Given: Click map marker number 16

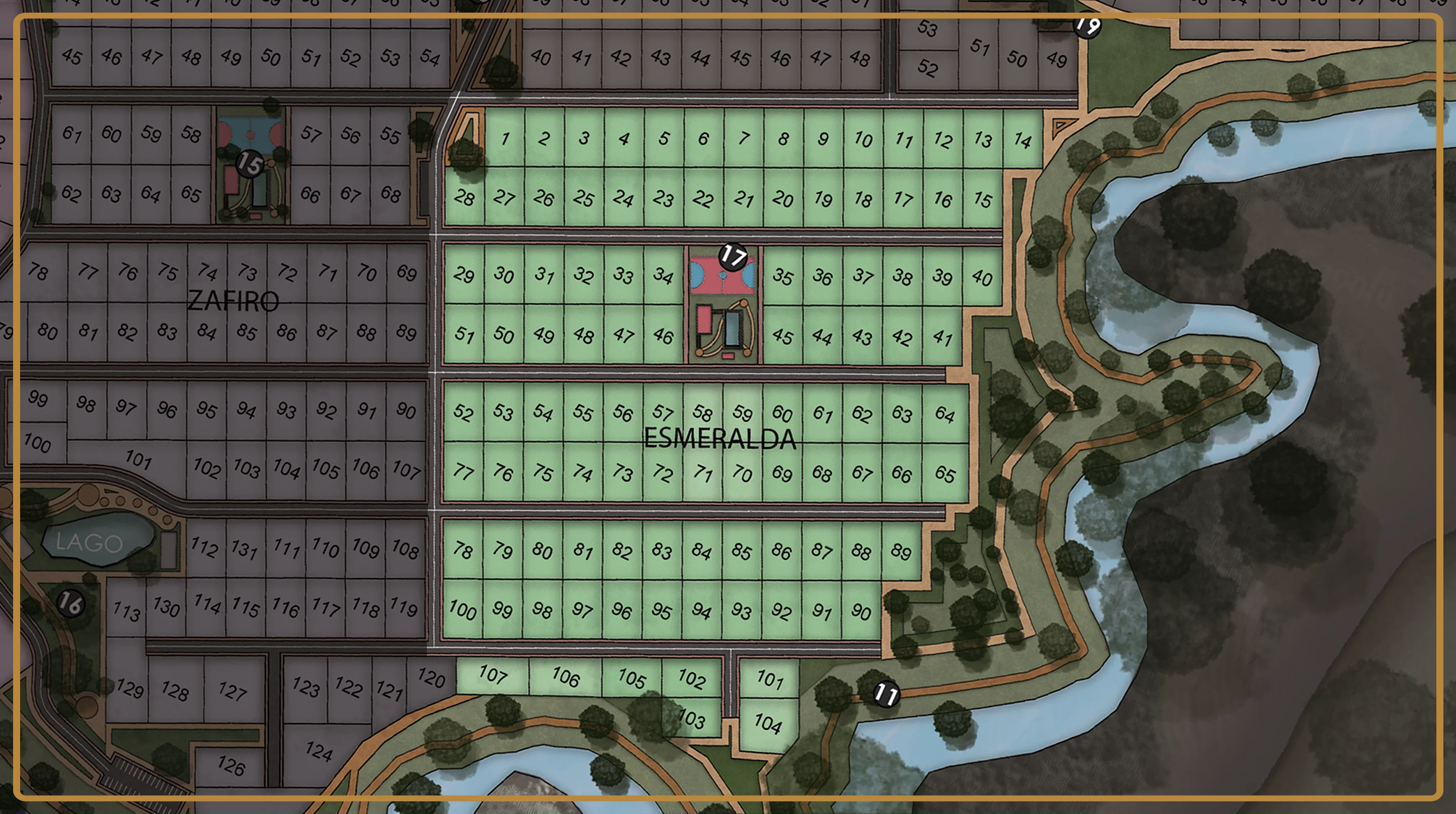Looking at the screenshot, I should tap(71, 603).
